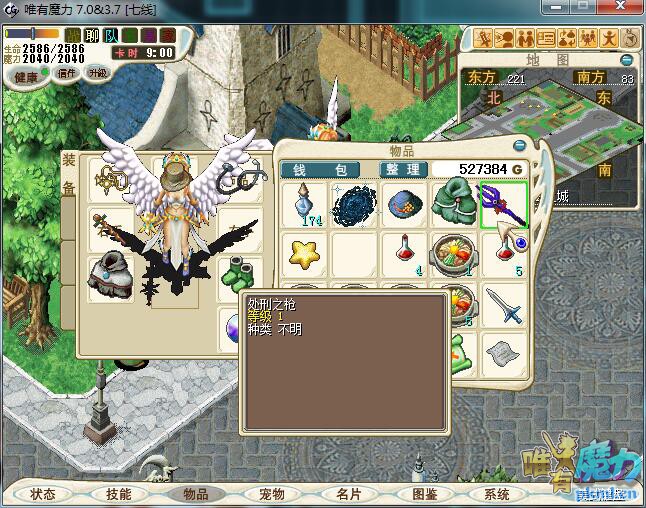Choose the blue sword item slot

(x=503, y=305)
